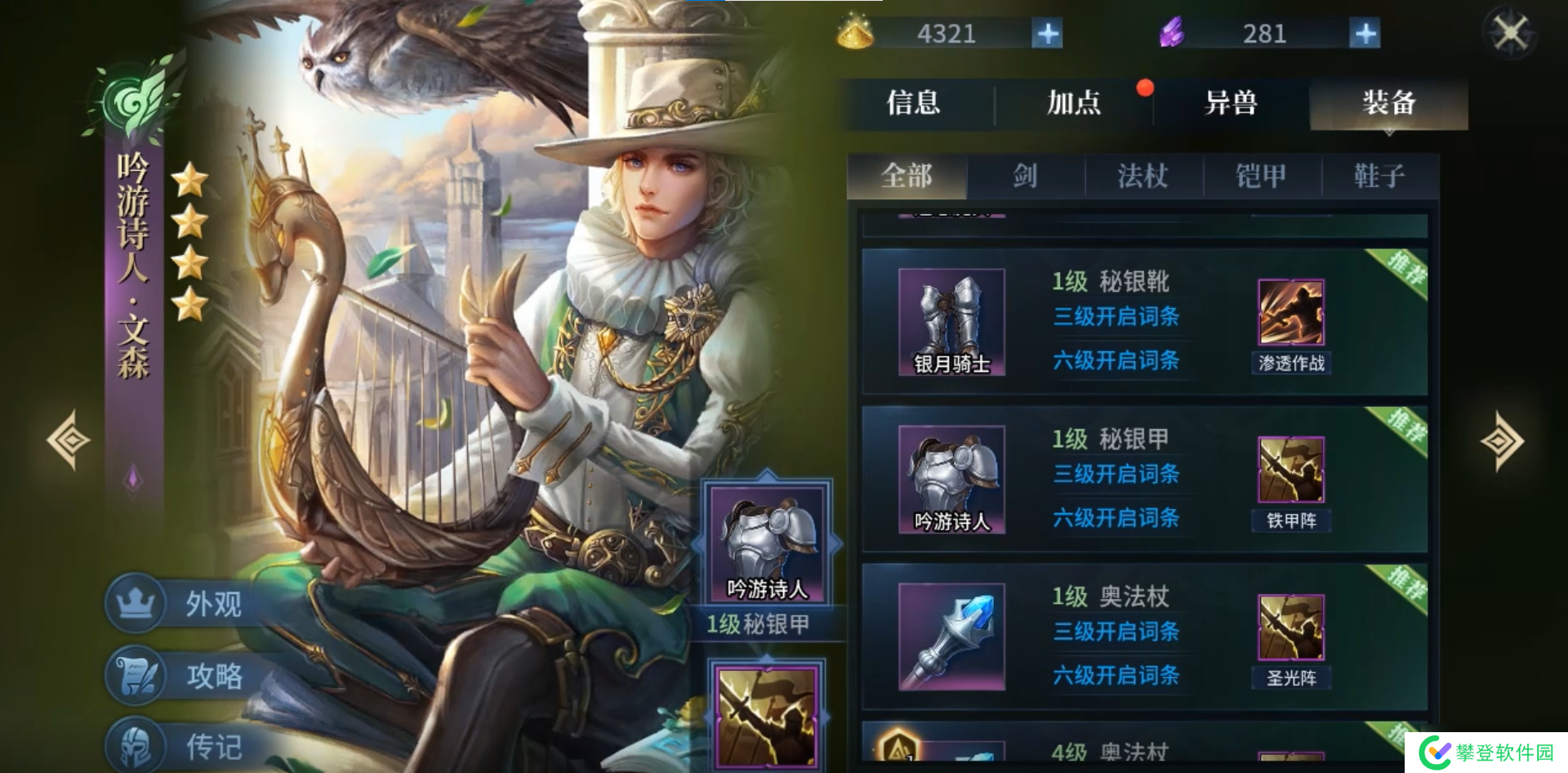Filter equipment by 剑

(x=1025, y=176)
